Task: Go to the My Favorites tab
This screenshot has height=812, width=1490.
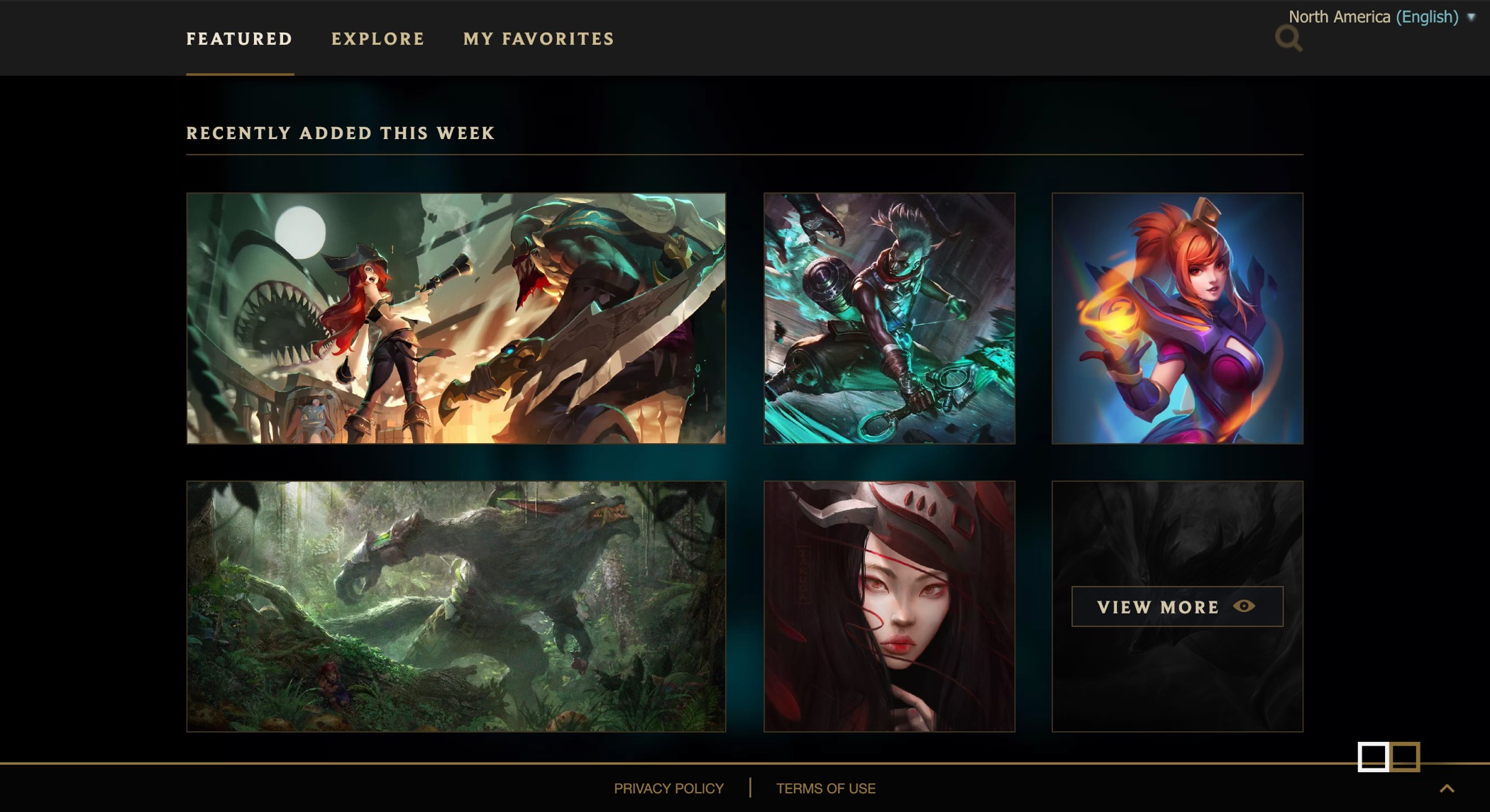Action: tap(539, 39)
